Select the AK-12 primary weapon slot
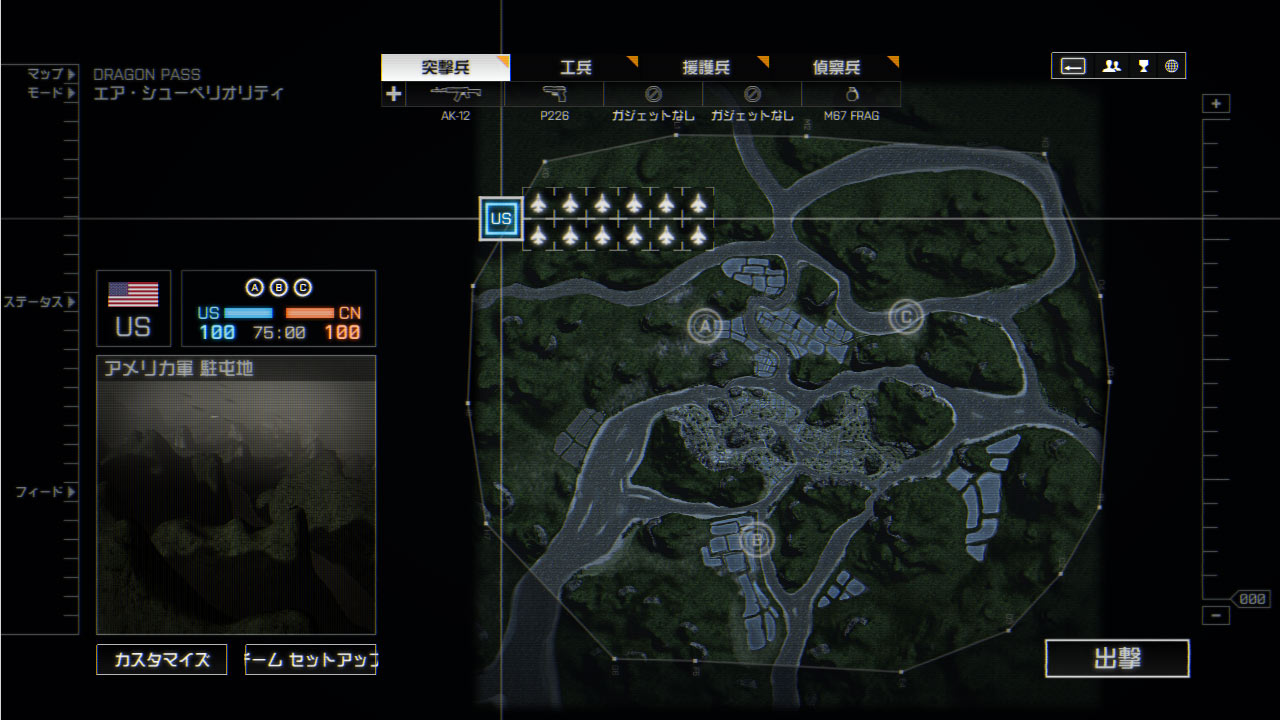 pos(455,94)
